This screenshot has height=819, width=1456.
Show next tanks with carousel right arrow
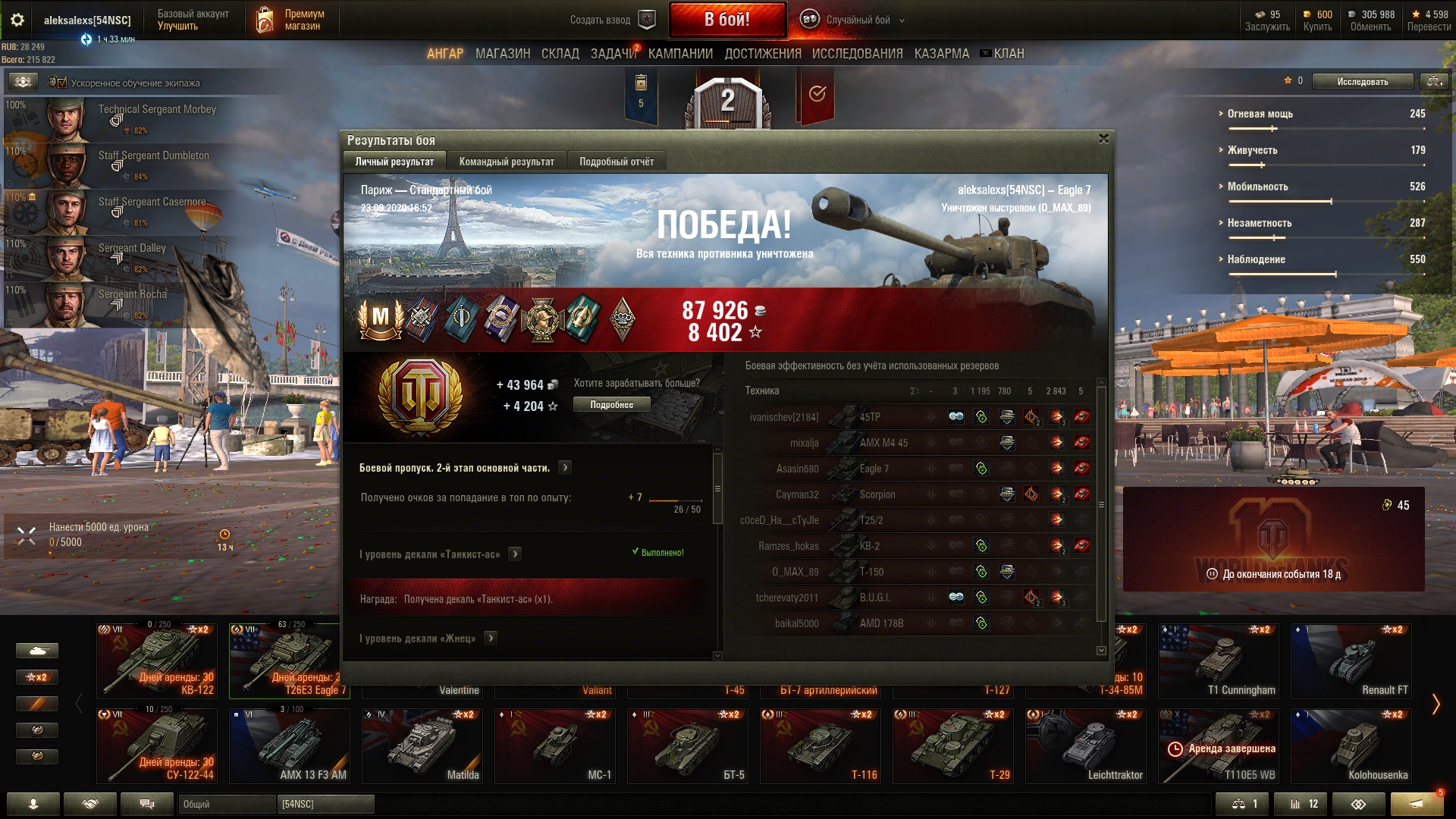coord(1436,704)
